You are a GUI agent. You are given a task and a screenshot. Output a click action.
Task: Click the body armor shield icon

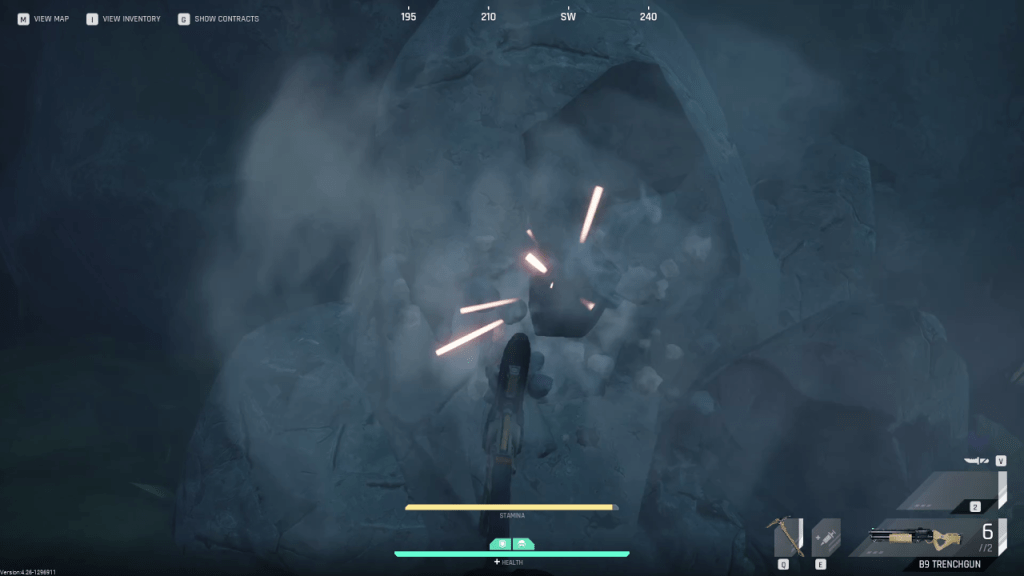click(503, 544)
